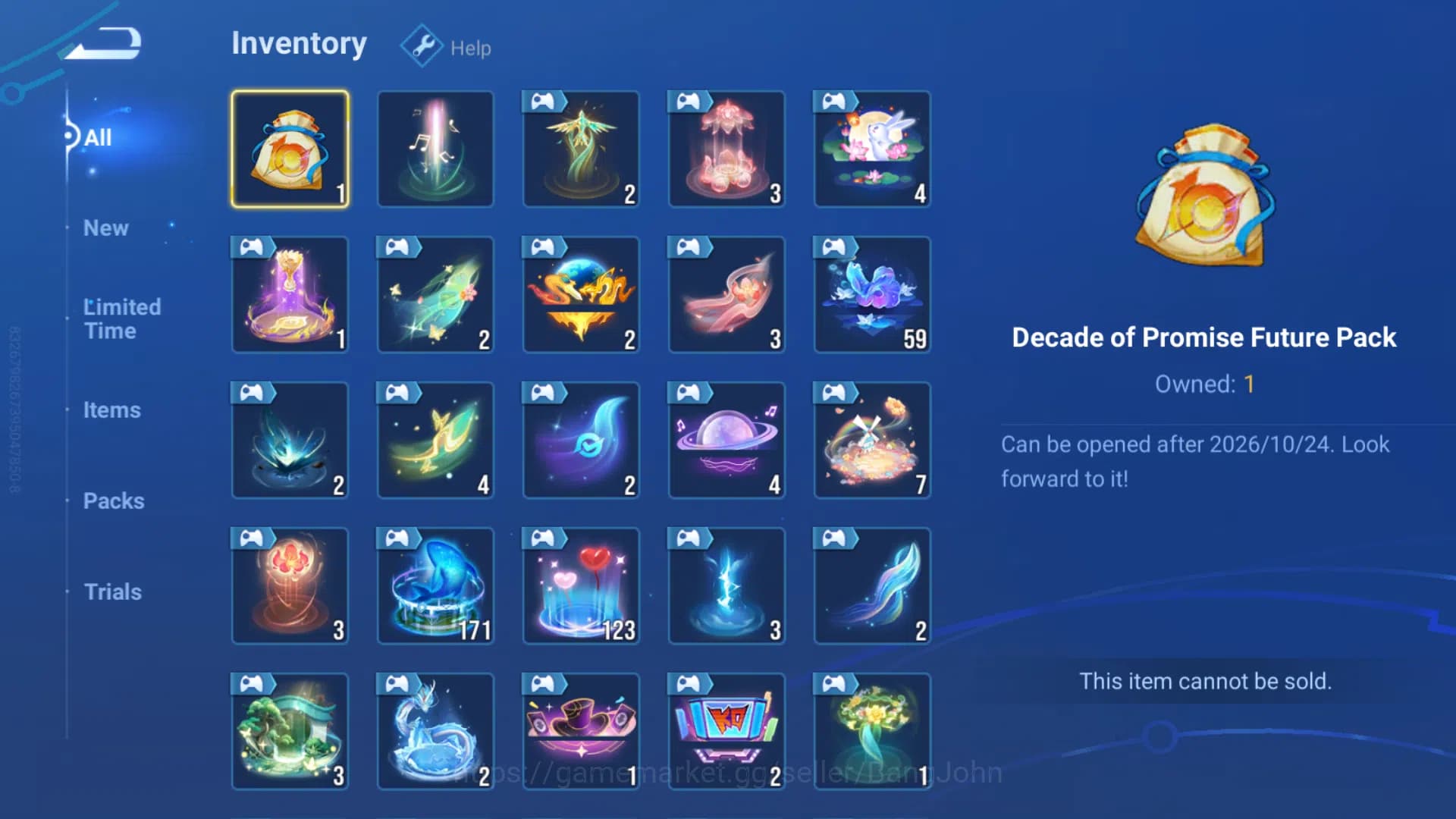The height and width of the screenshot is (819, 1456).
Task: Open the Trials section
Action: pyautogui.click(x=112, y=591)
